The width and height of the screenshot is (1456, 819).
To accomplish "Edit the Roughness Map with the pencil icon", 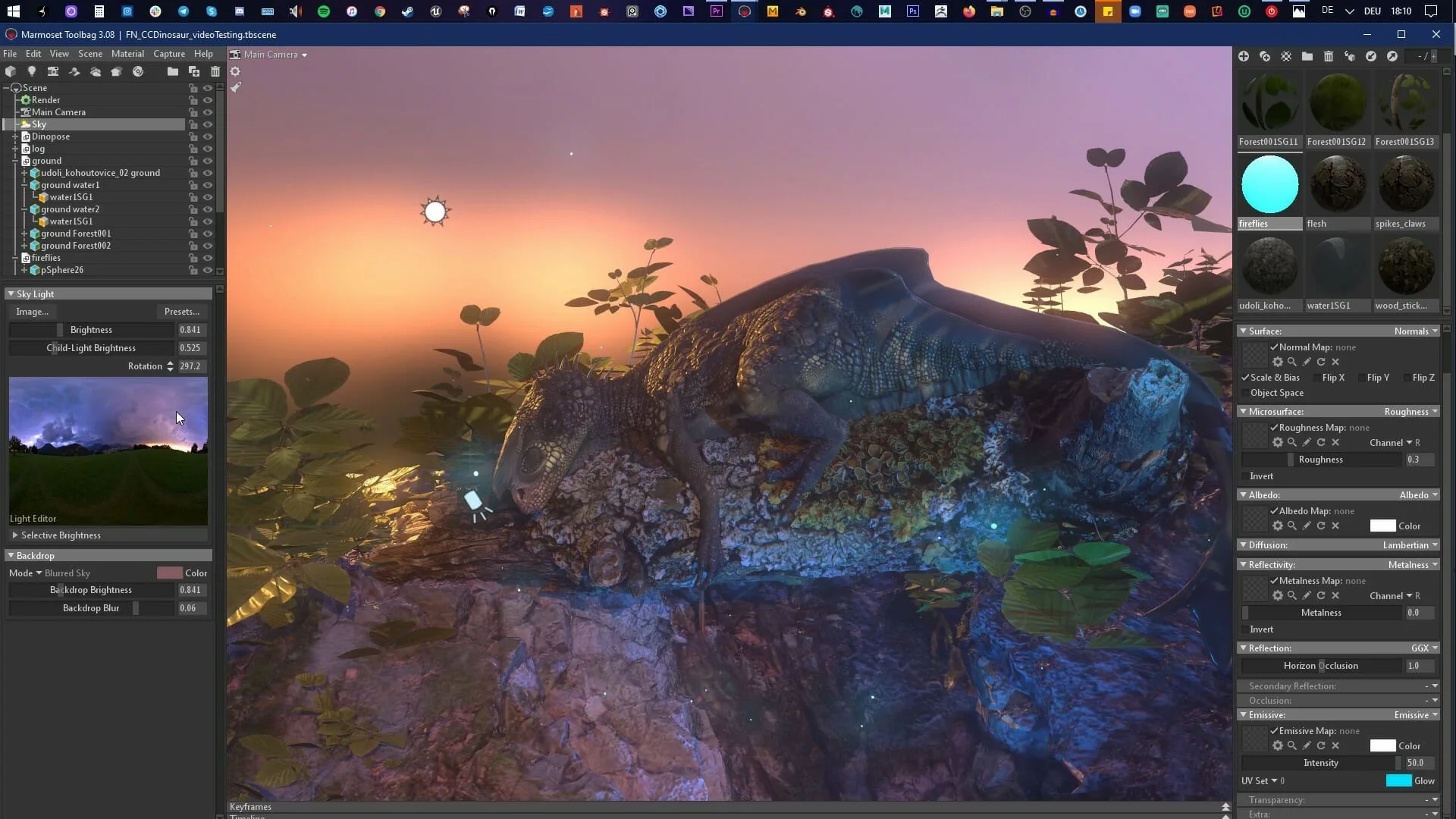I will click(x=1306, y=442).
